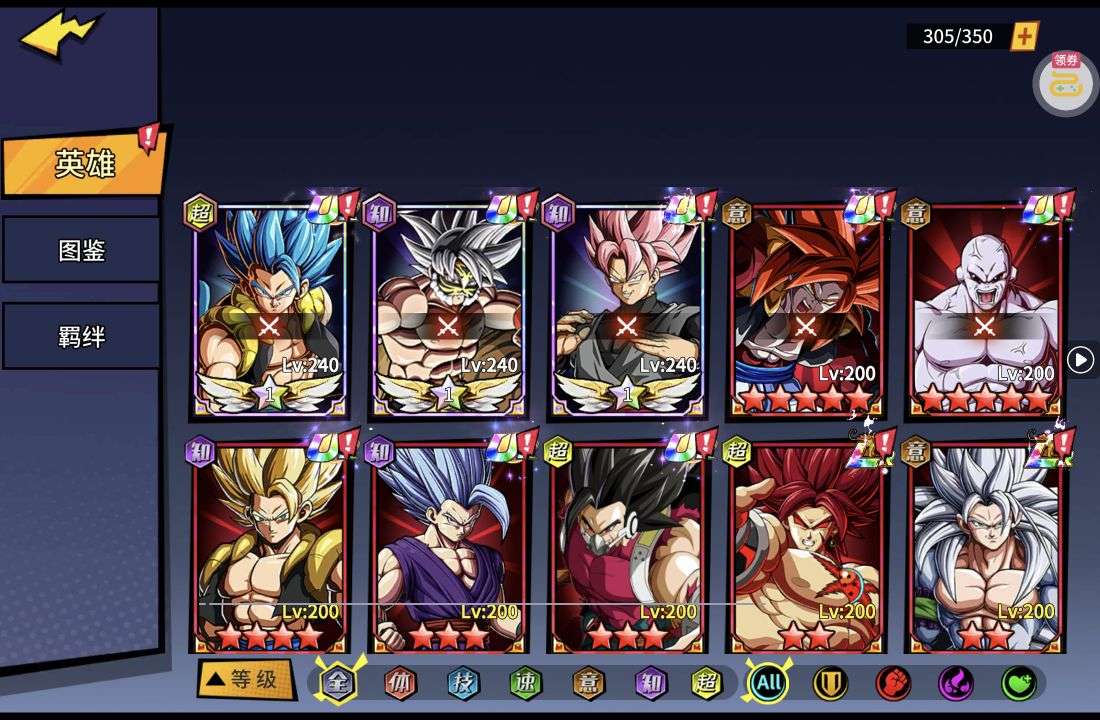1100x720 pixels.
Task: Choose the pink-haired Goku Black card
Action: [x=627, y=310]
